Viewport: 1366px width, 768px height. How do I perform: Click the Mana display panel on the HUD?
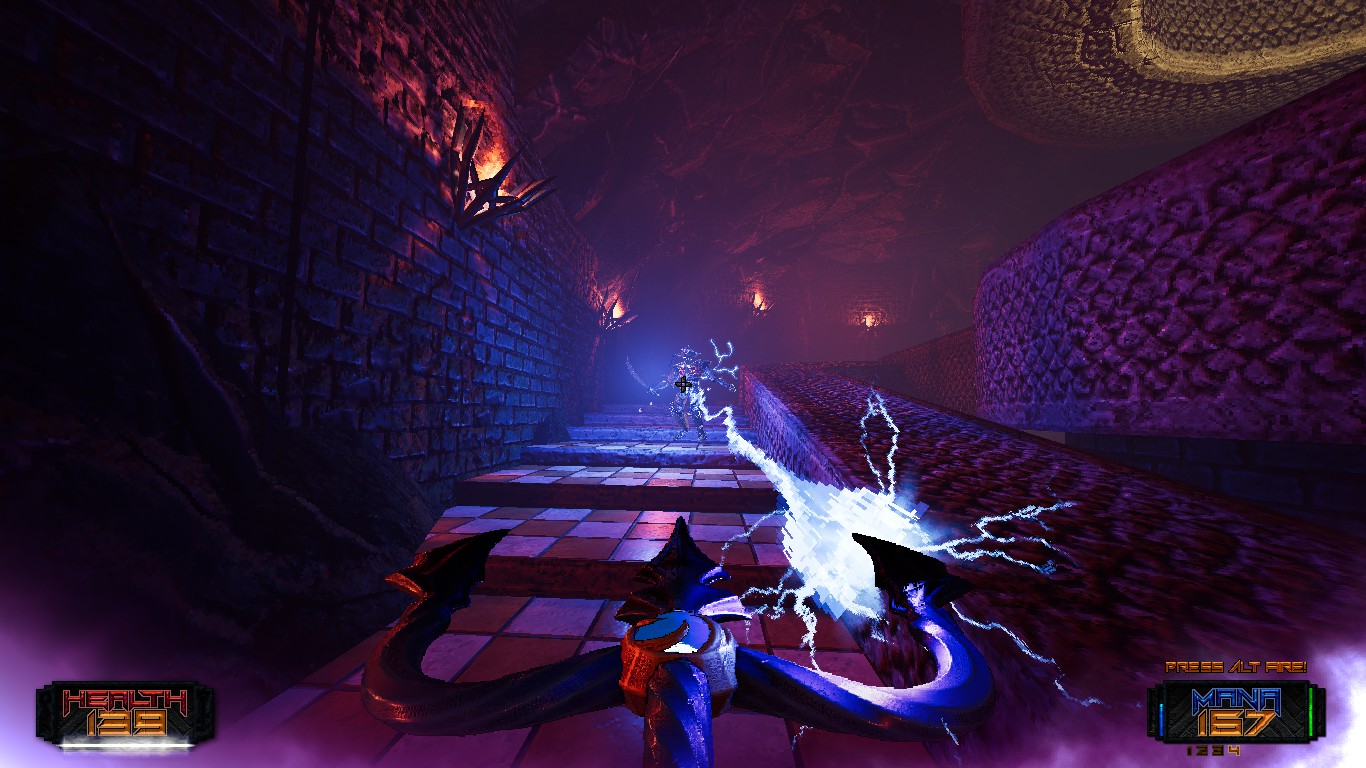(x=1238, y=708)
